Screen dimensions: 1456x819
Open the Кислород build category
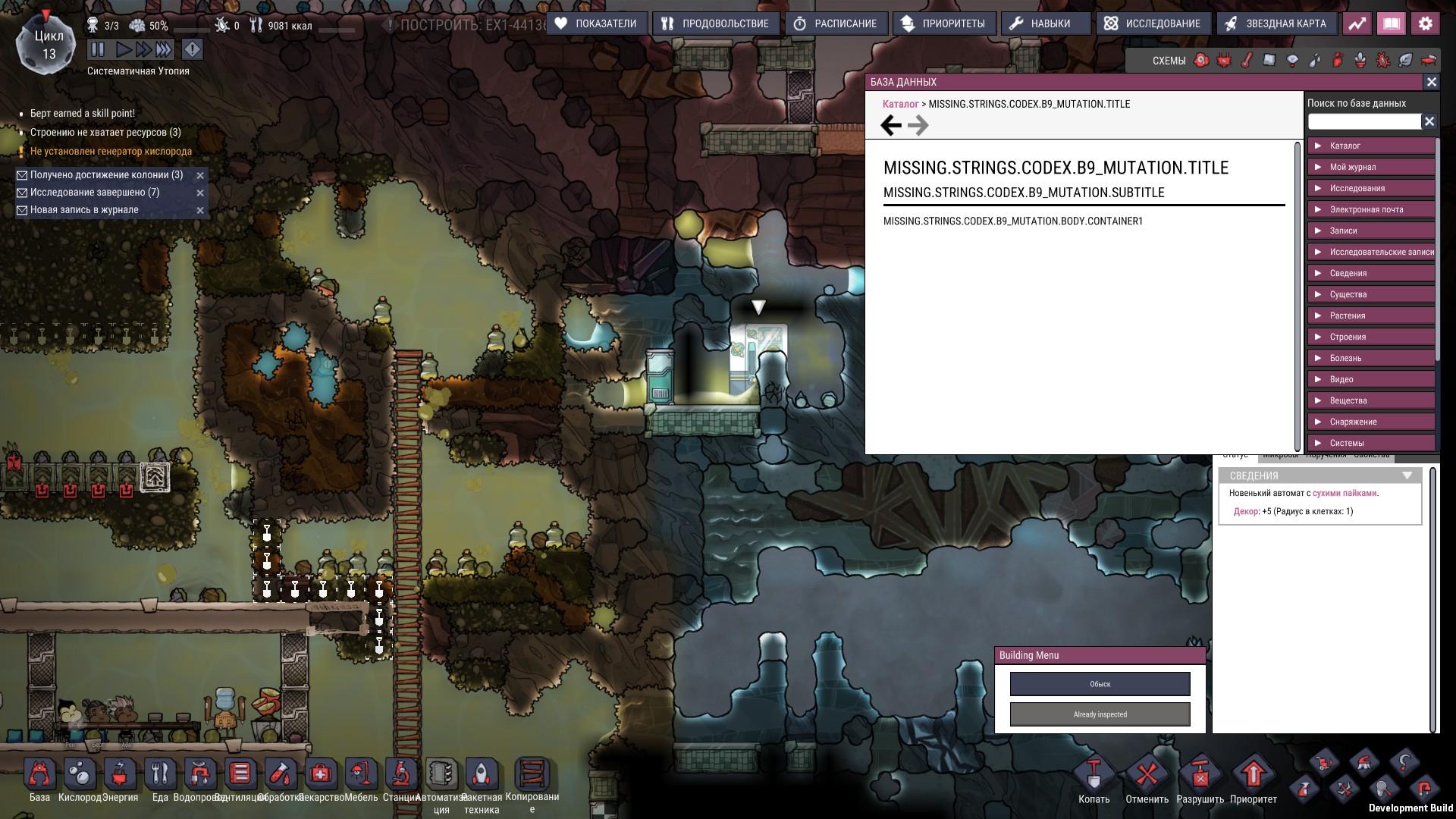pyautogui.click(x=79, y=775)
